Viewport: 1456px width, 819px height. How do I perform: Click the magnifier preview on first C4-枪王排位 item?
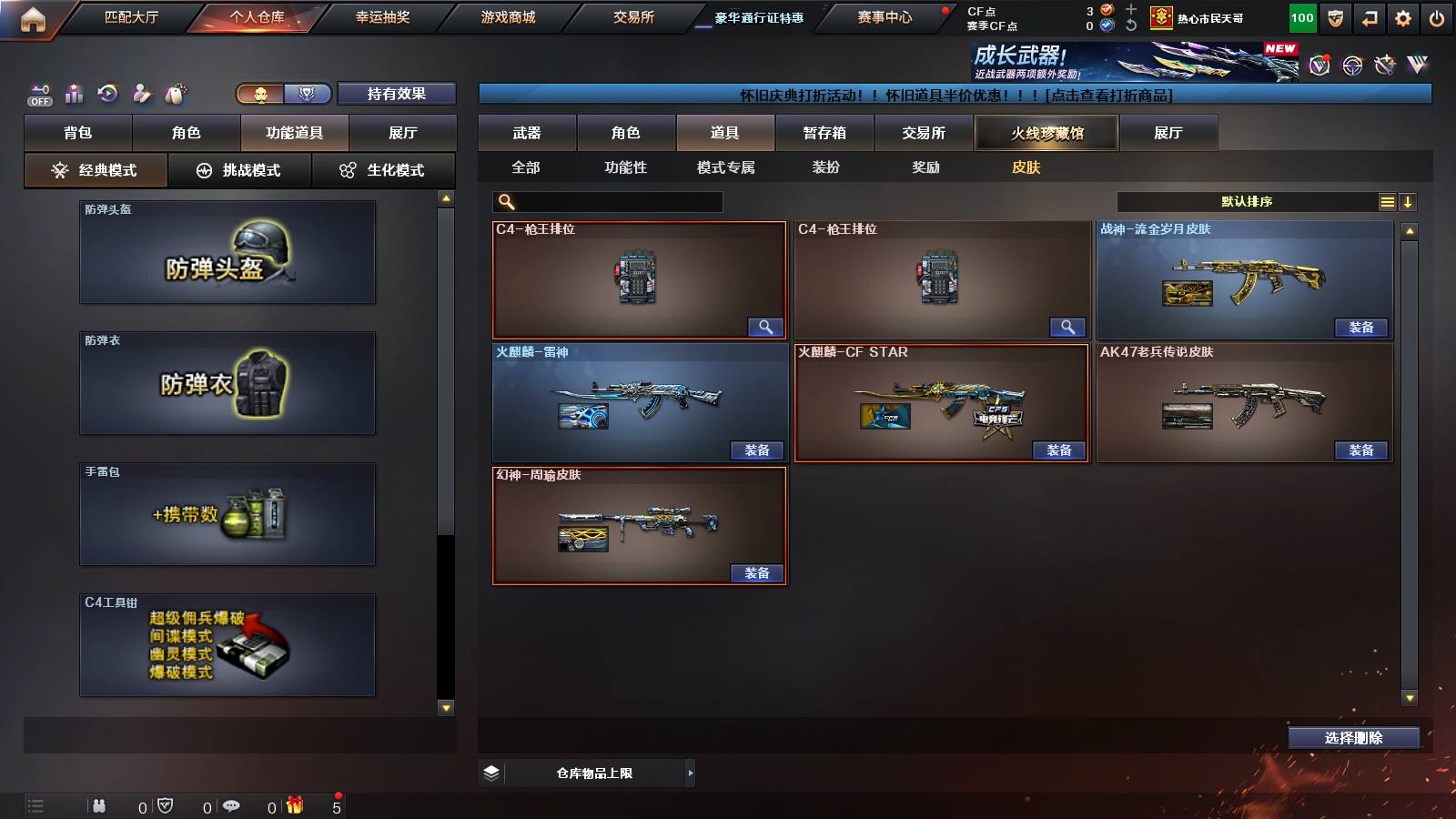(767, 327)
